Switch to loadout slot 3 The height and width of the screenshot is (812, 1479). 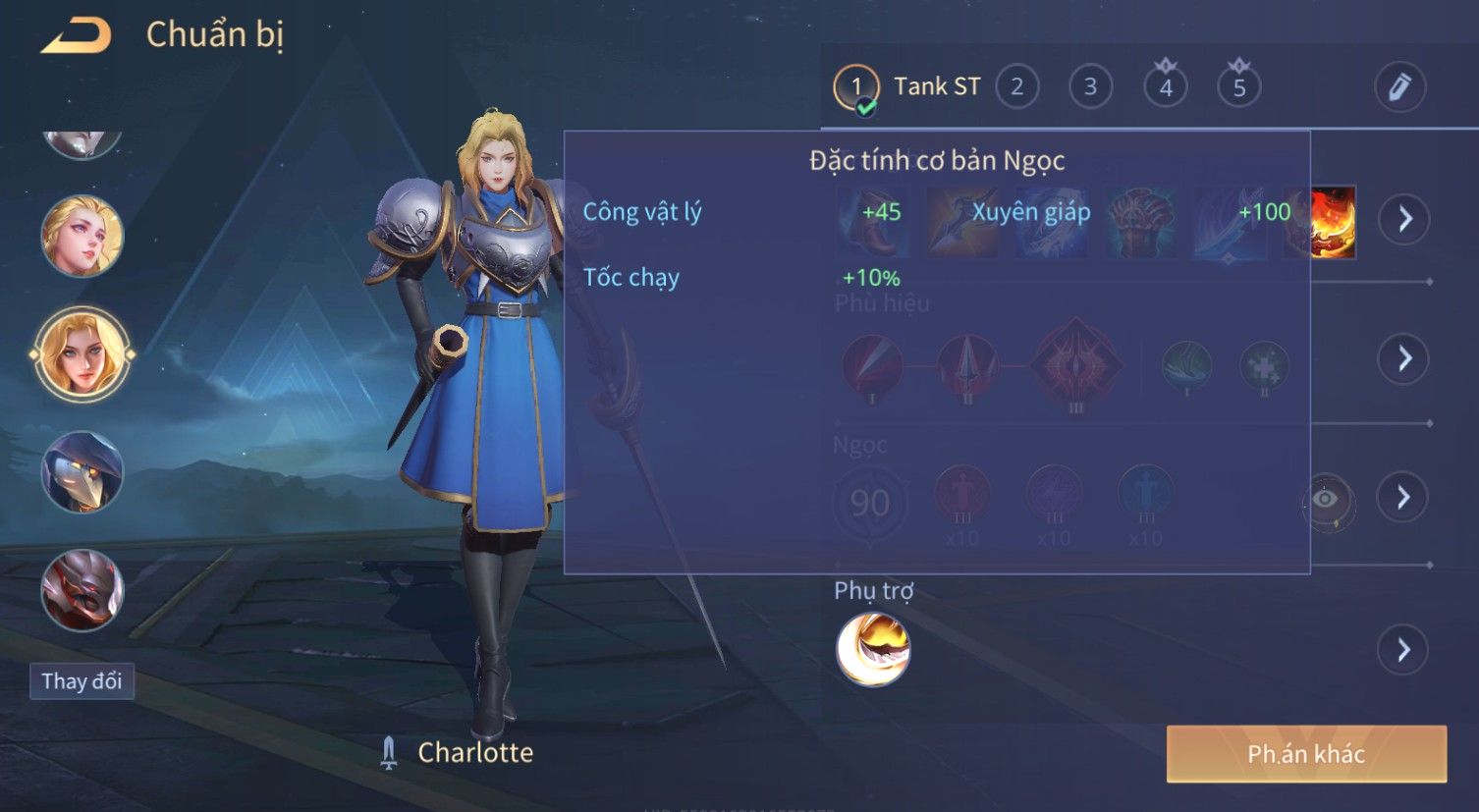[1090, 87]
